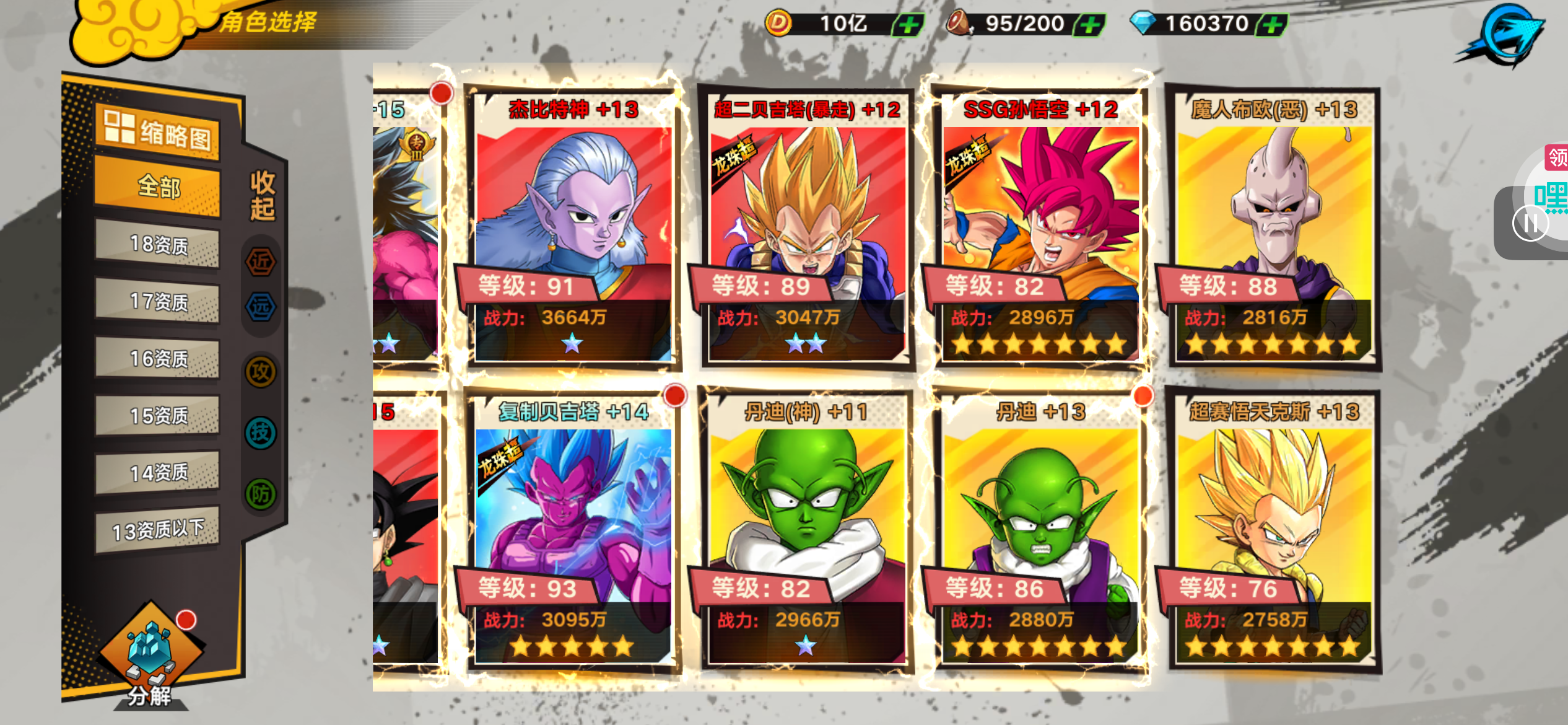Viewport: 1568px width, 725px height.
Task: Open the 14资质 filter
Action: pyautogui.click(x=157, y=473)
